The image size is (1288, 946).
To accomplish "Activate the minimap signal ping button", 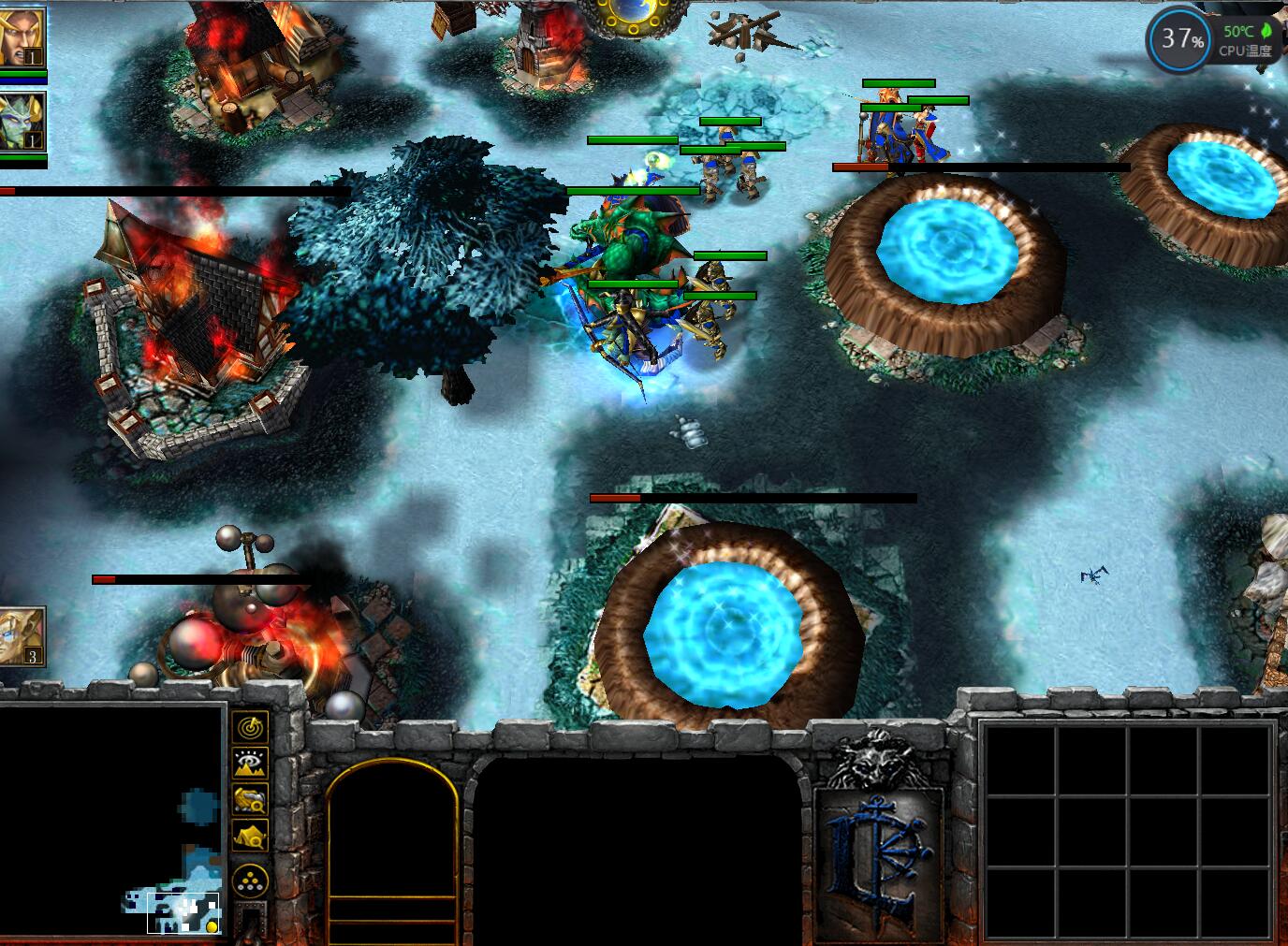I will (250, 726).
